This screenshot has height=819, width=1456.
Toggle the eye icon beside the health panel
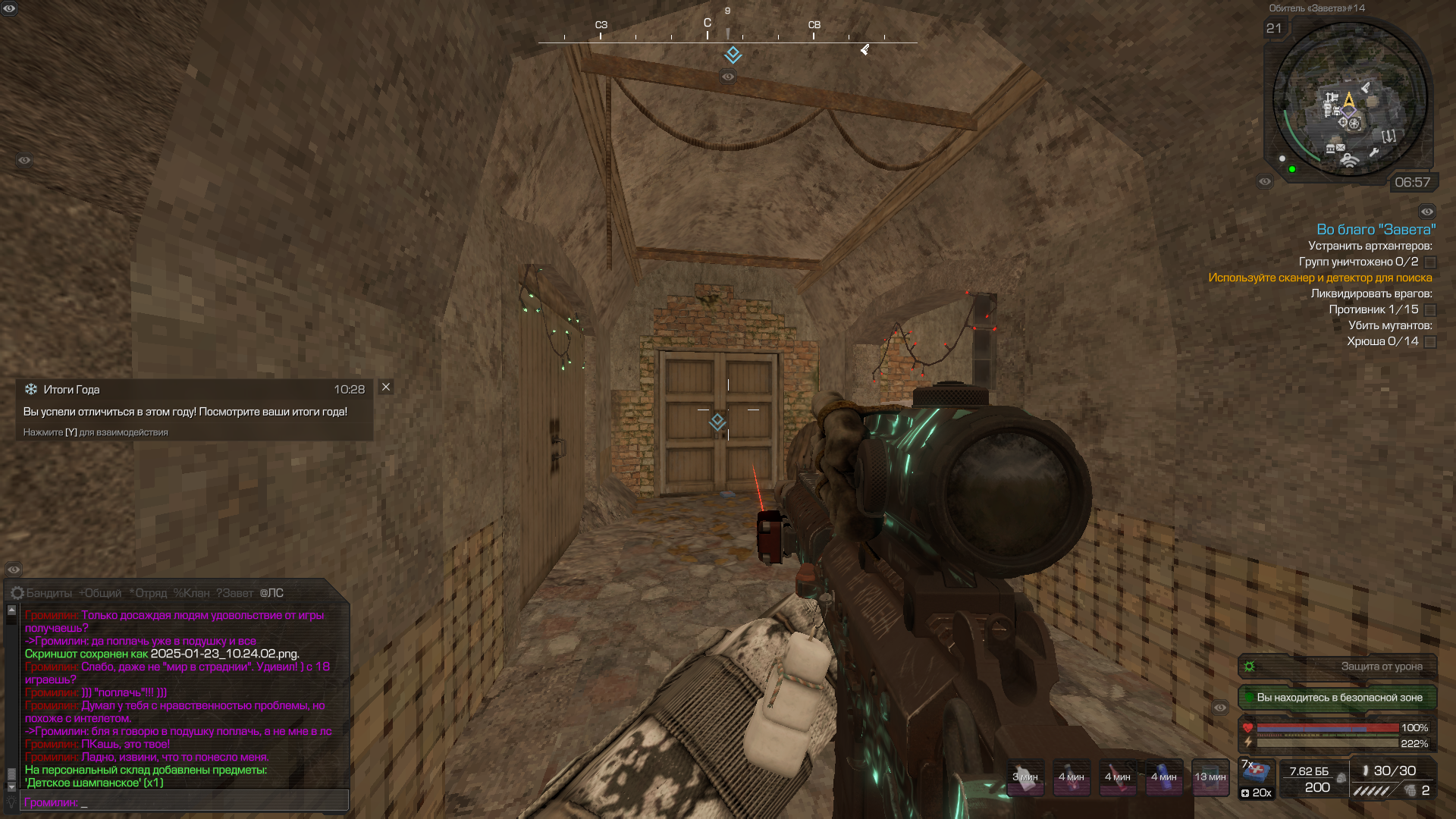(x=1219, y=708)
